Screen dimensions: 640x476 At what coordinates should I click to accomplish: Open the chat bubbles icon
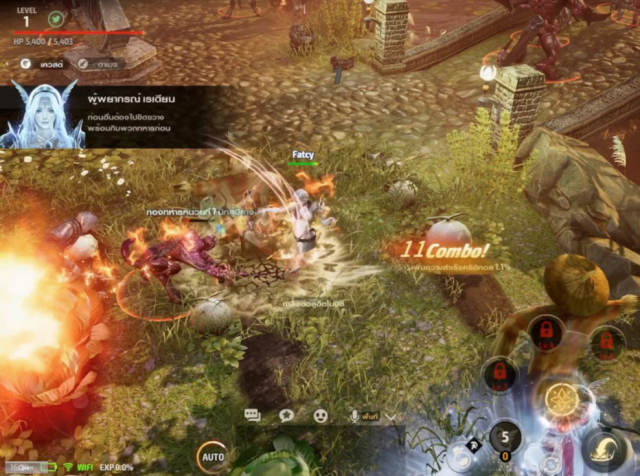[x=252, y=415]
